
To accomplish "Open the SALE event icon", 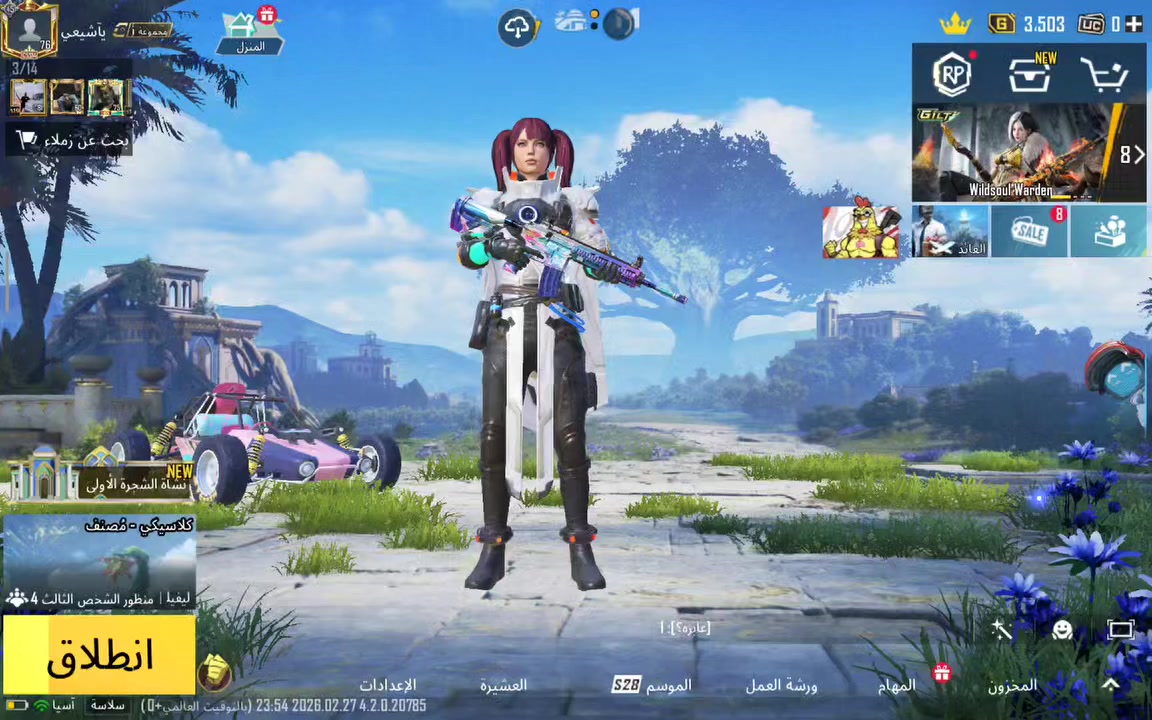I will tap(1029, 232).
